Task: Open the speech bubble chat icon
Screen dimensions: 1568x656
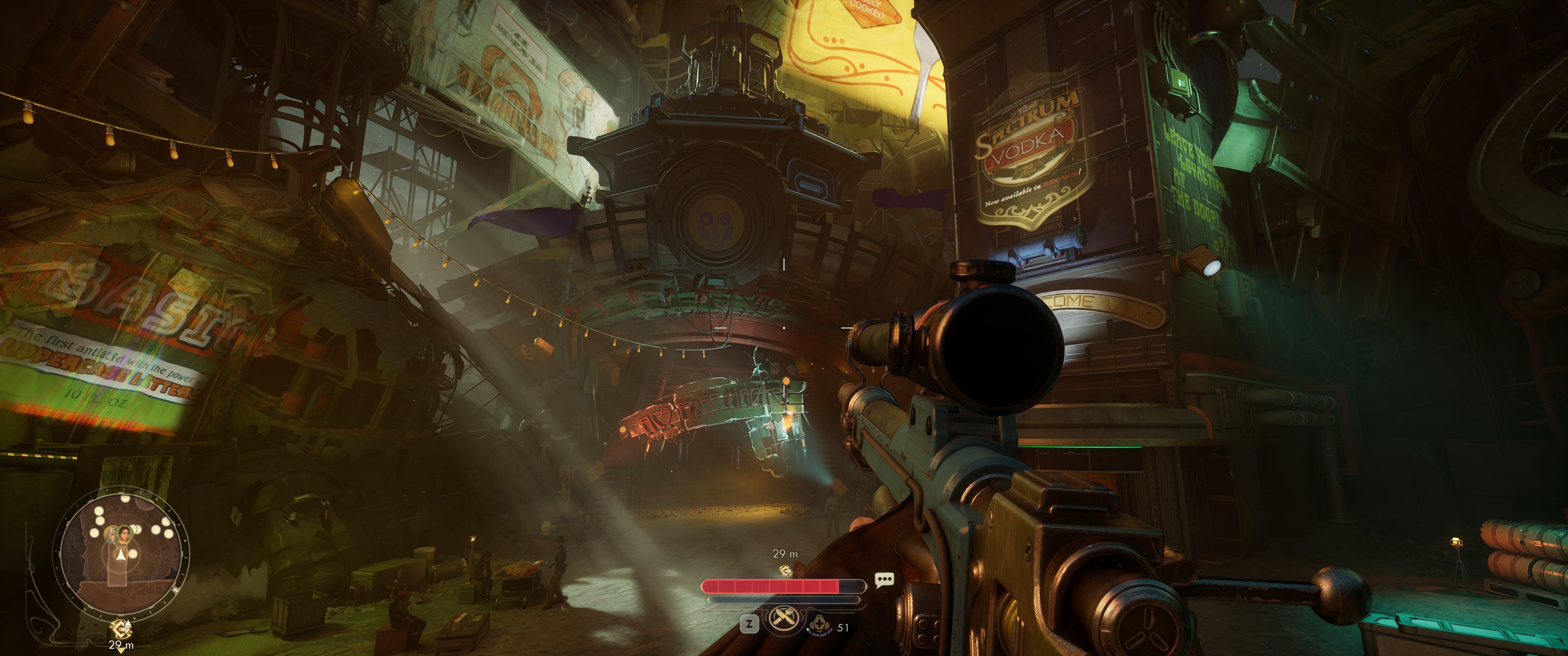Action: (884, 579)
